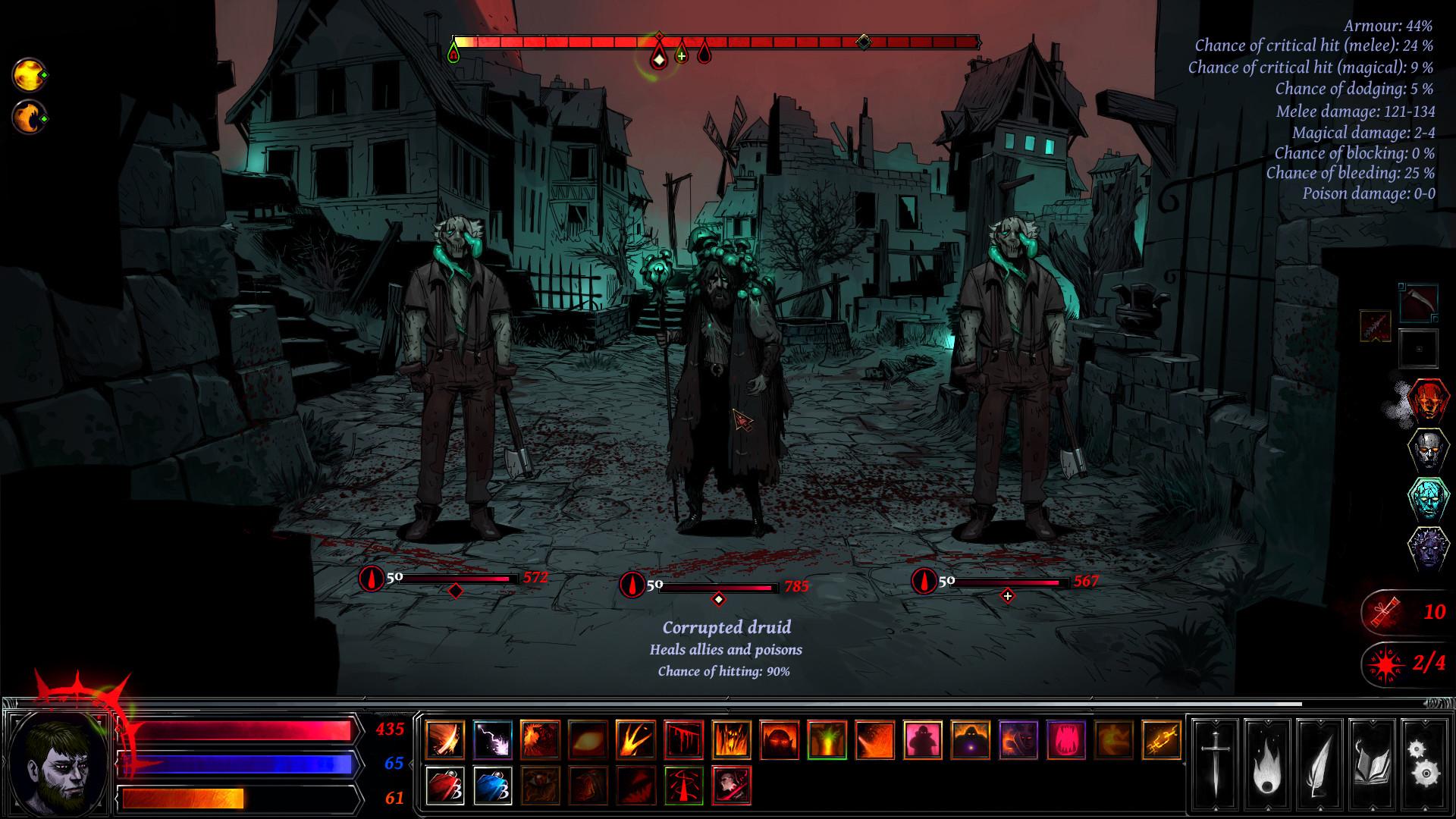Screen dimensions: 1456x819
Task: Click the scythe item slot
Action: point(1419,302)
